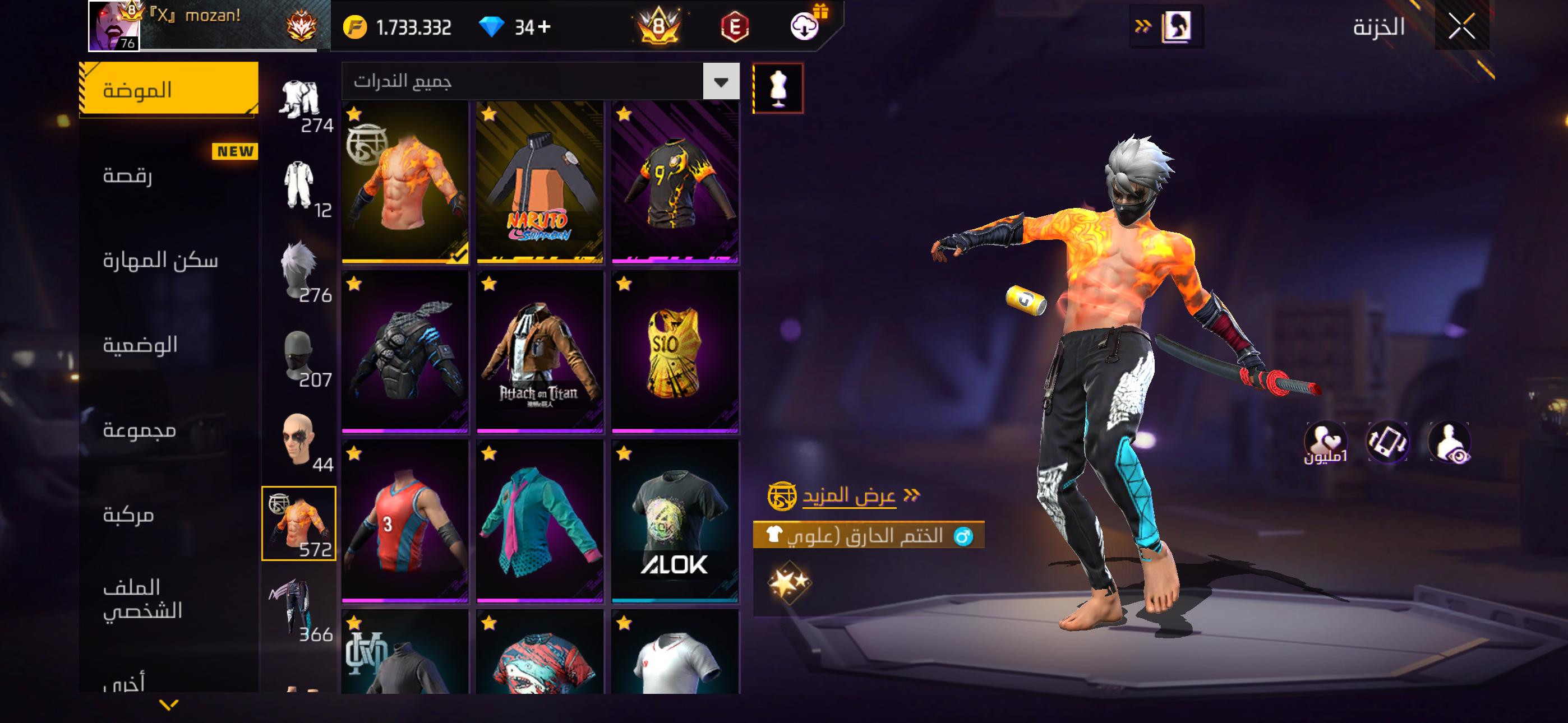Open the rarity filter dropdown
This screenshot has height=723, width=1568.
pos(721,82)
